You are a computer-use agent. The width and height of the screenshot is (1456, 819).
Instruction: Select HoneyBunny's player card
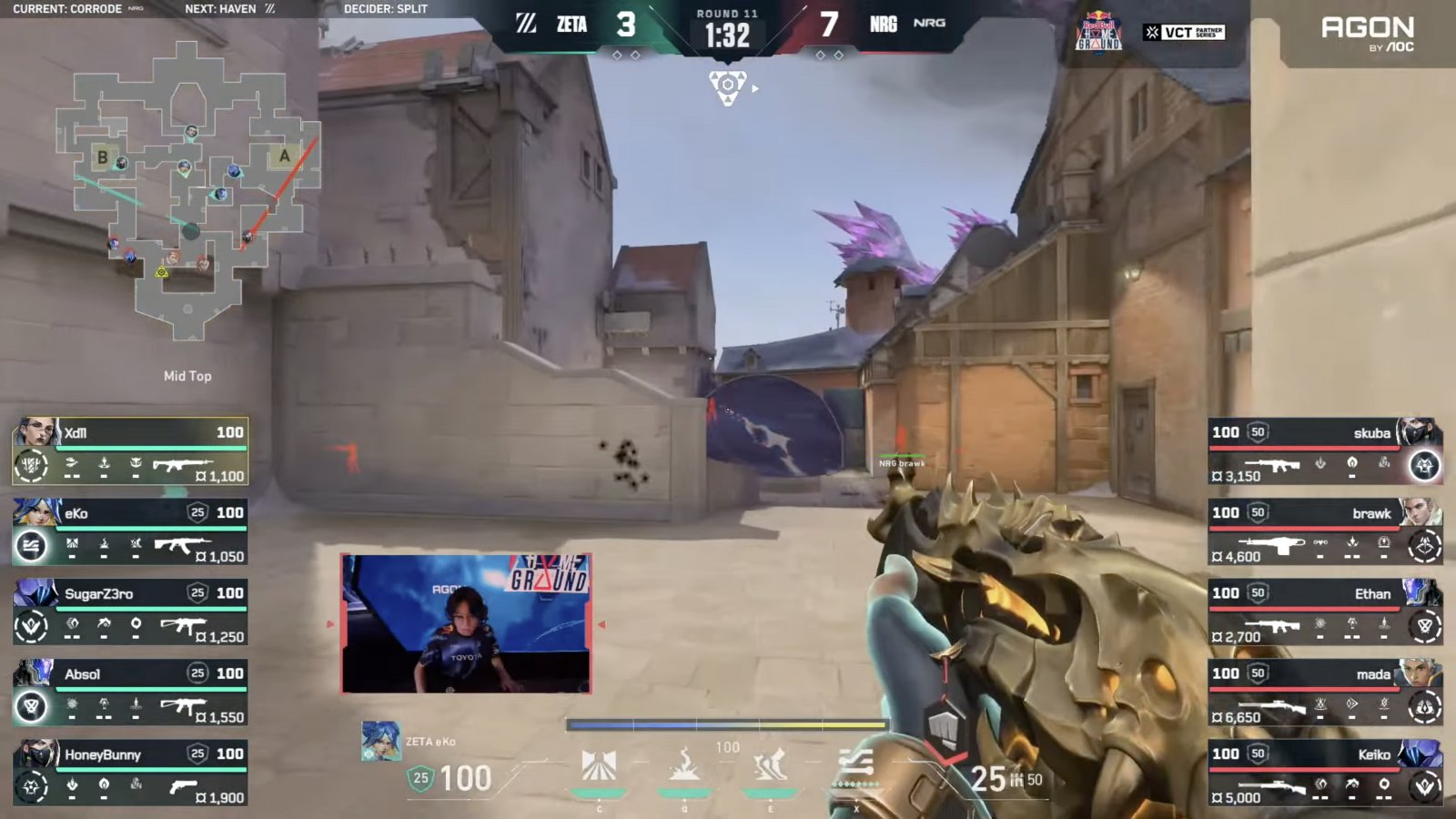click(x=130, y=773)
